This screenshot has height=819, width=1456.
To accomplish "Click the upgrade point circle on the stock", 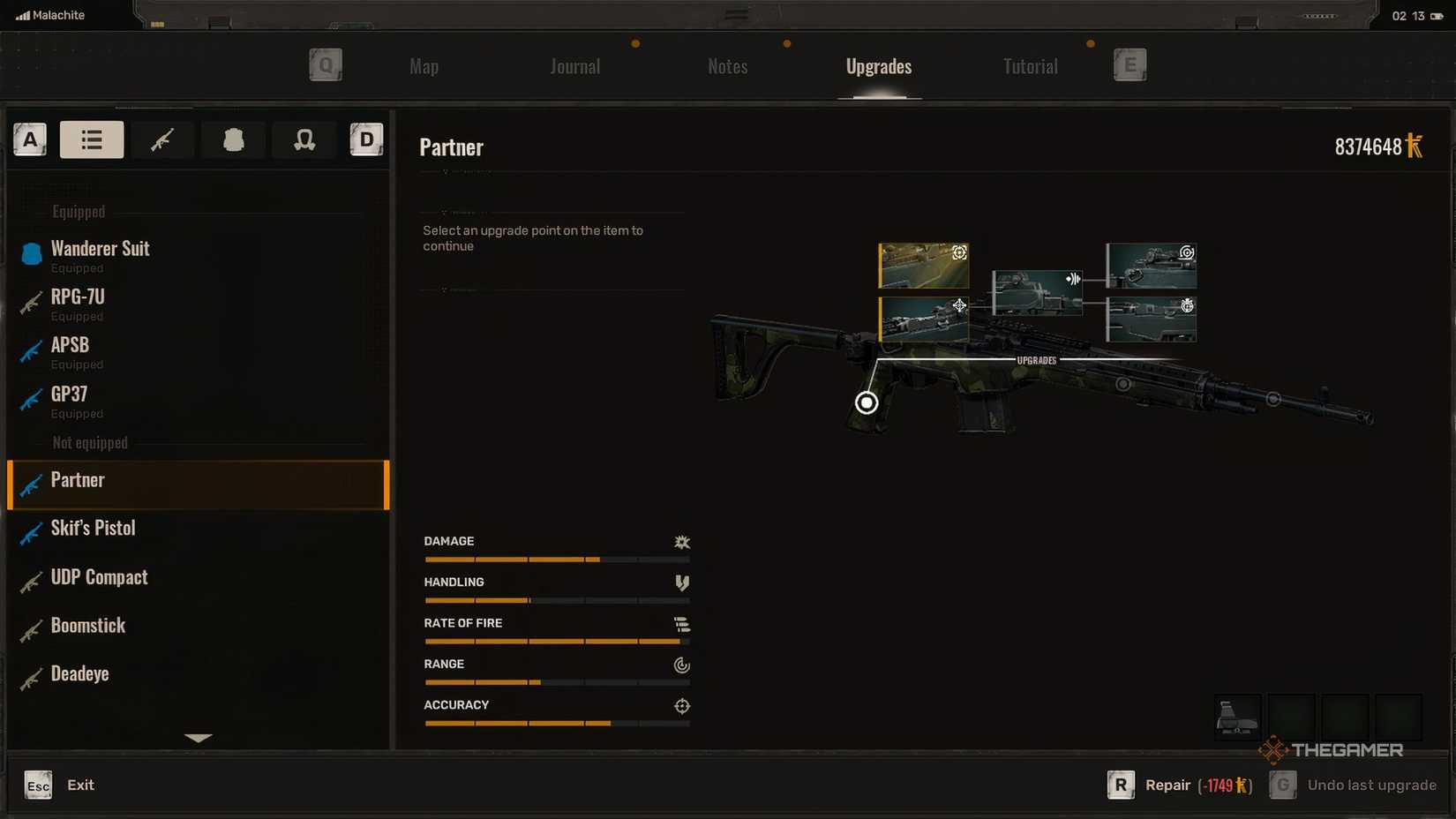I will (866, 402).
